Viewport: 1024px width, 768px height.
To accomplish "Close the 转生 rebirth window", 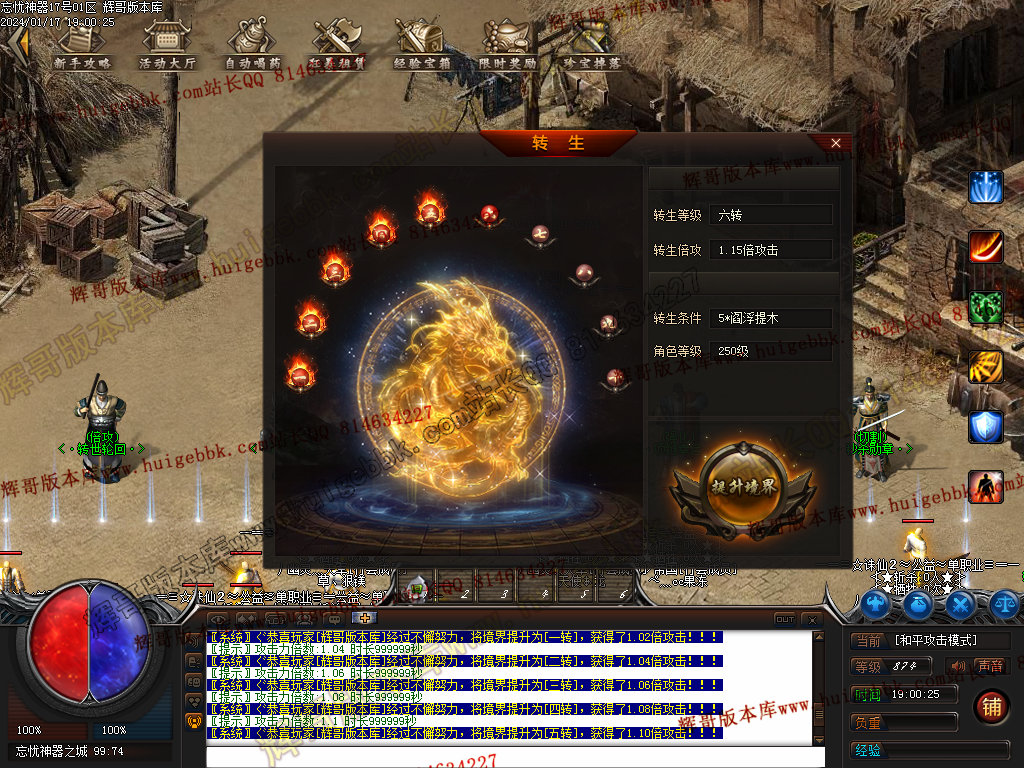I will click(836, 143).
